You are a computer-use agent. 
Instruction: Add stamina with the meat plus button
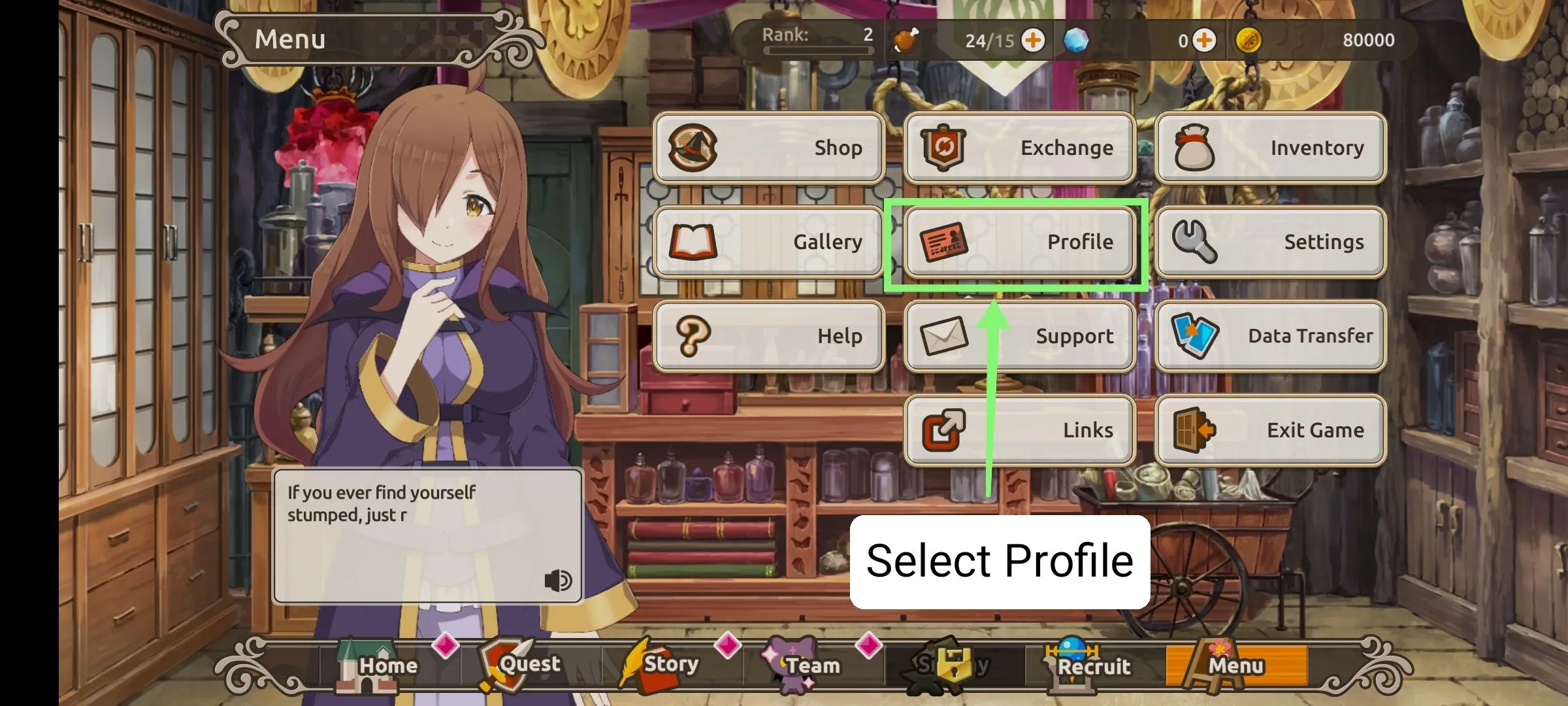tap(1033, 41)
